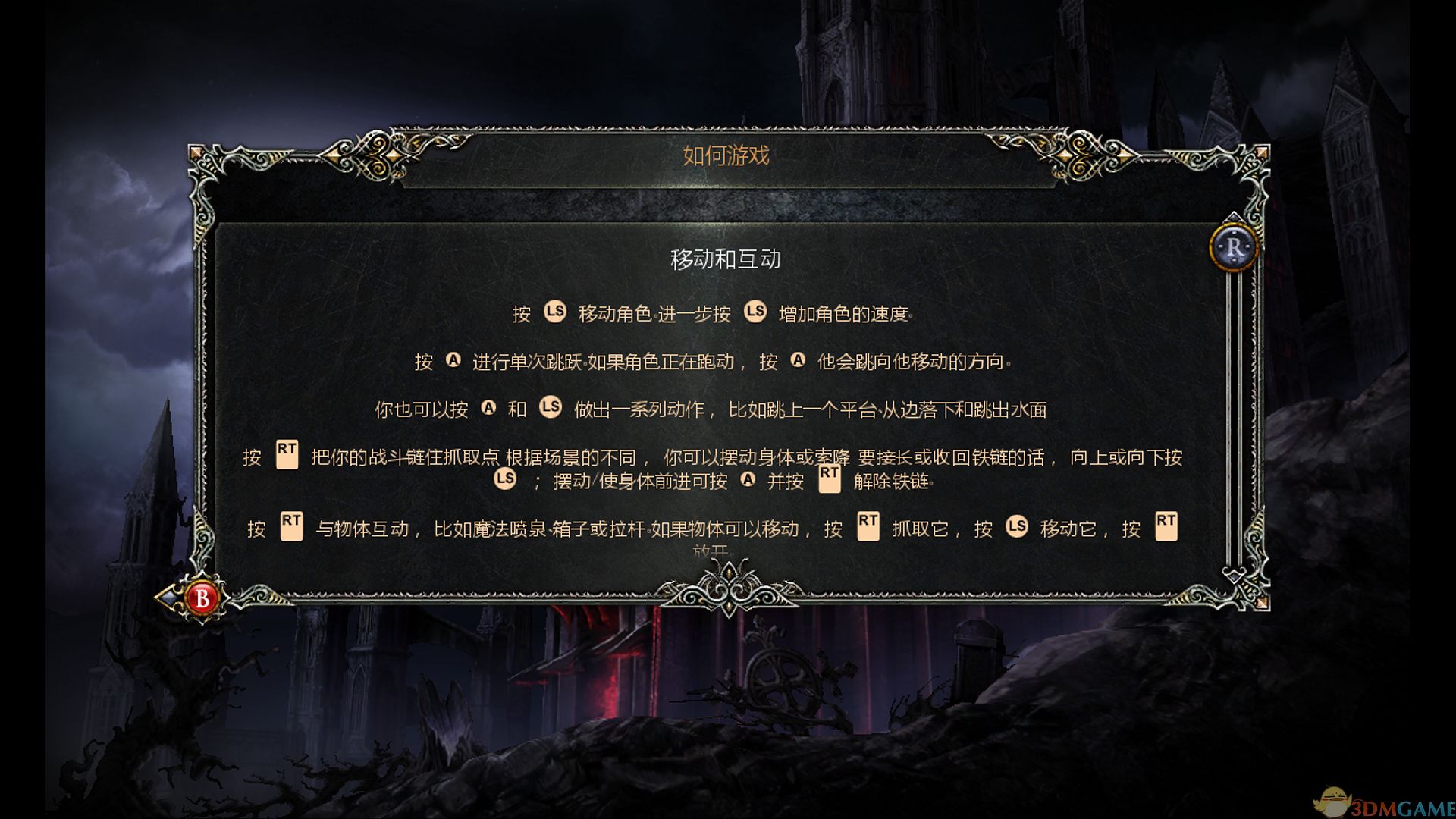Click the red B gem ornament
1456x819 pixels.
[x=201, y=598]
